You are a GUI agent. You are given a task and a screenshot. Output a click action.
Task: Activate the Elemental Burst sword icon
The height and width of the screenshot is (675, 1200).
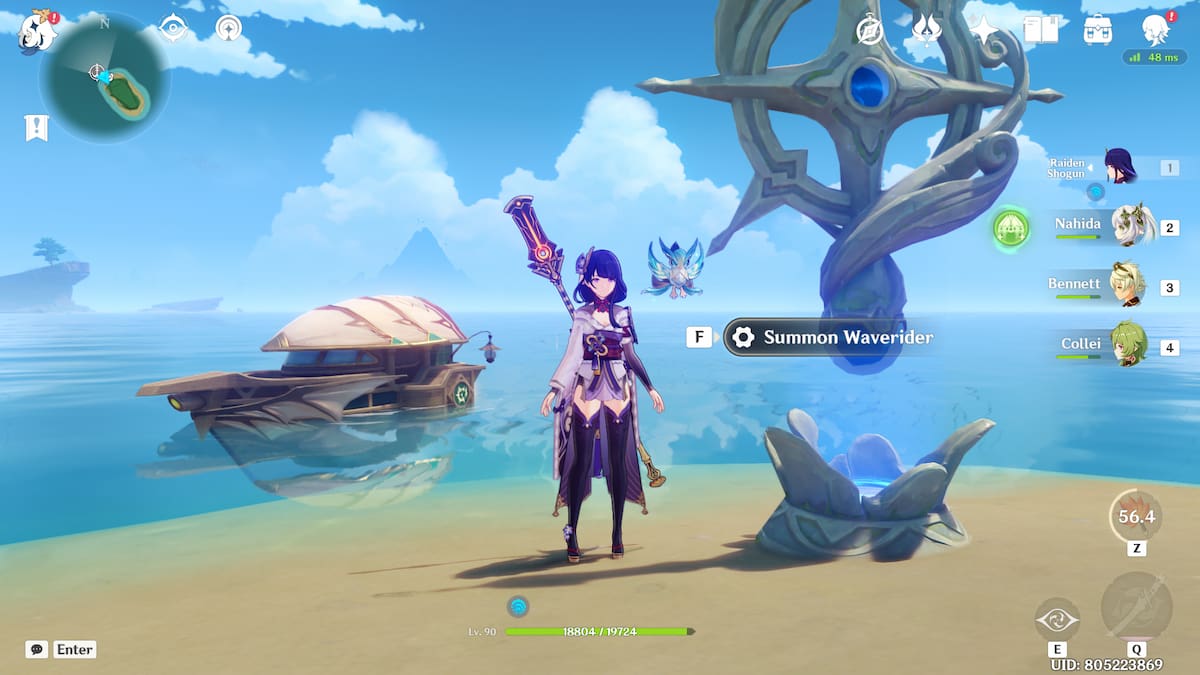point(1136,607)
